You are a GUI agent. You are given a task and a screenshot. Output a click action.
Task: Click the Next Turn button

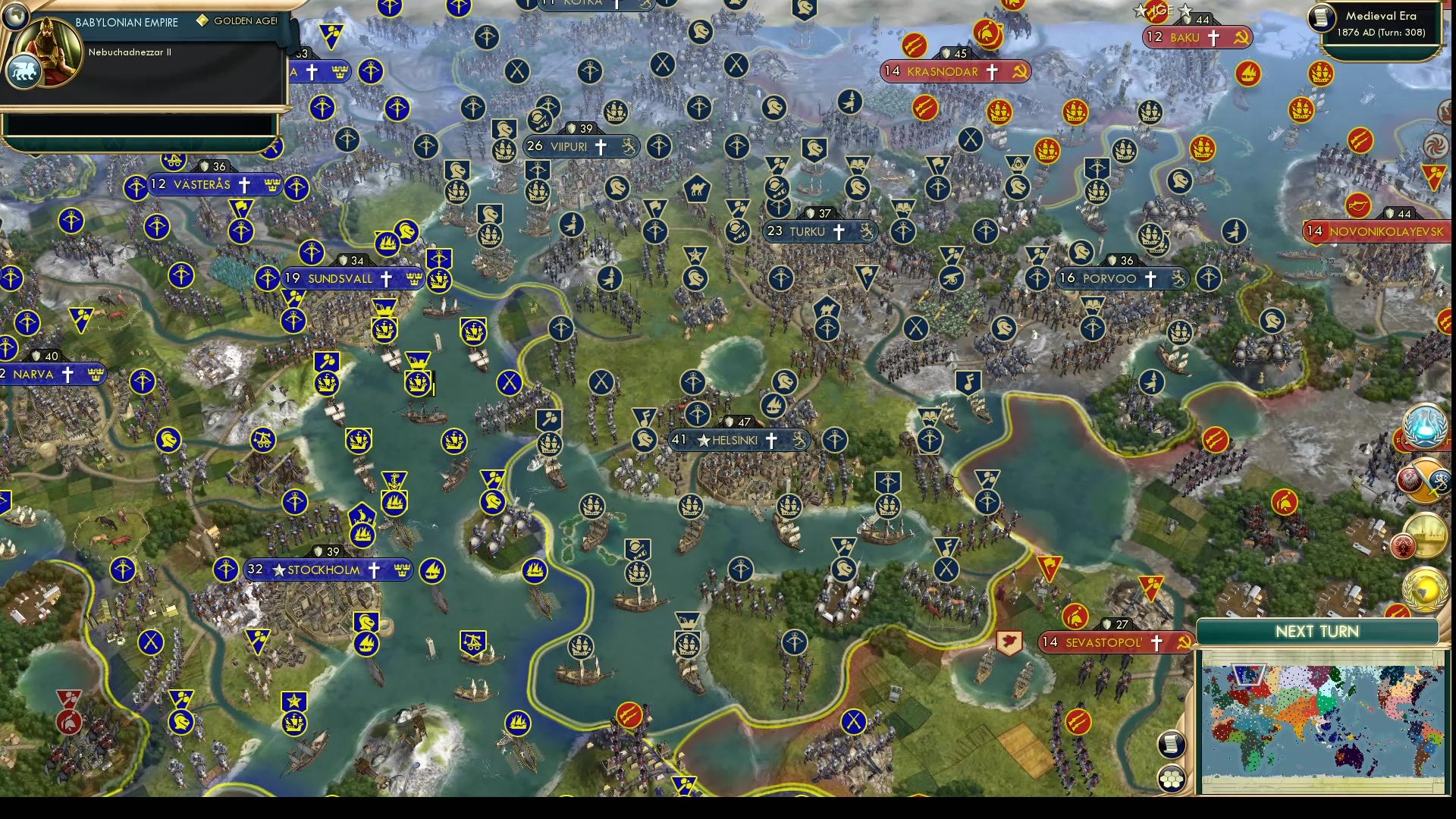[1319, 631]
